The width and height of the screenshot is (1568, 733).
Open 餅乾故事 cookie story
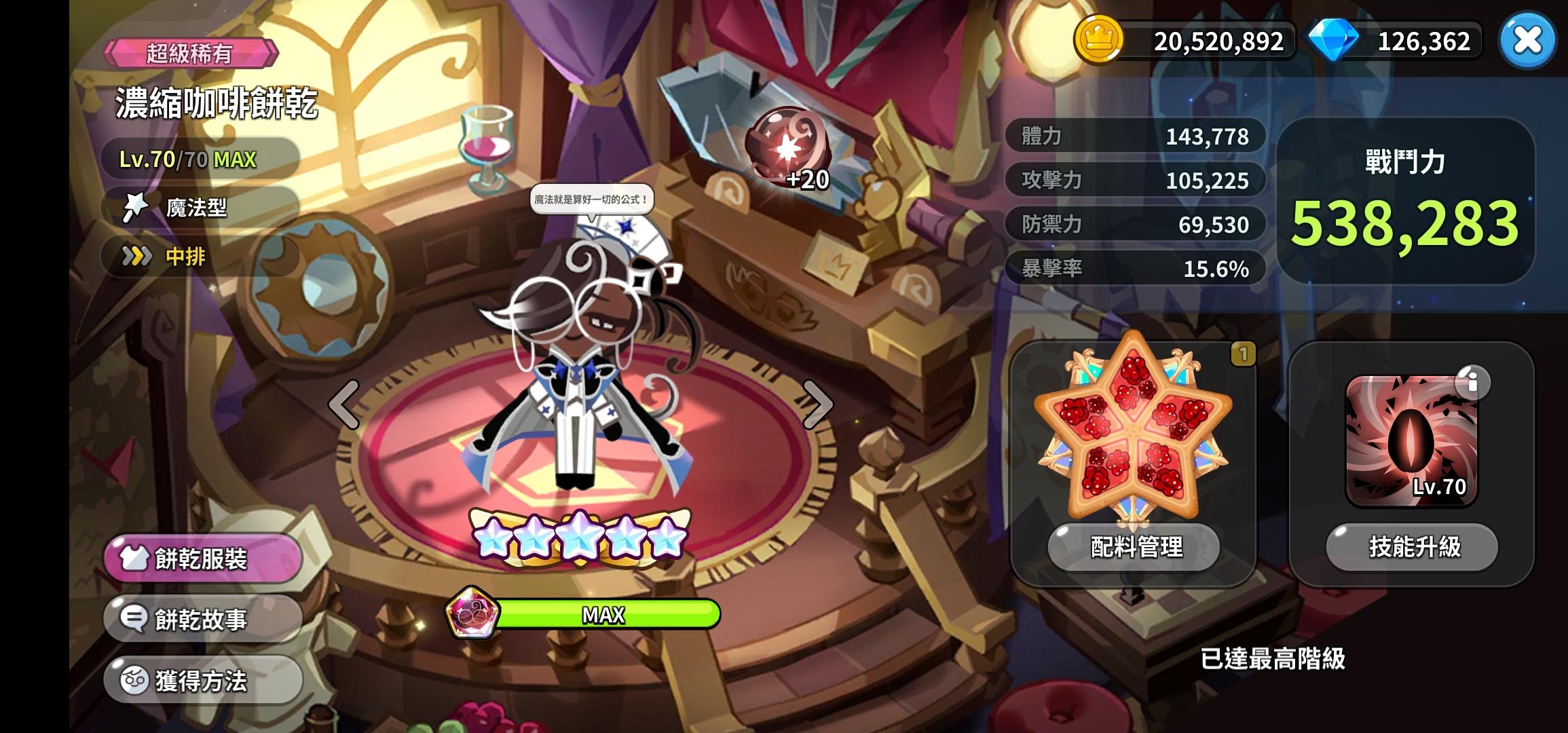[202, 619]
